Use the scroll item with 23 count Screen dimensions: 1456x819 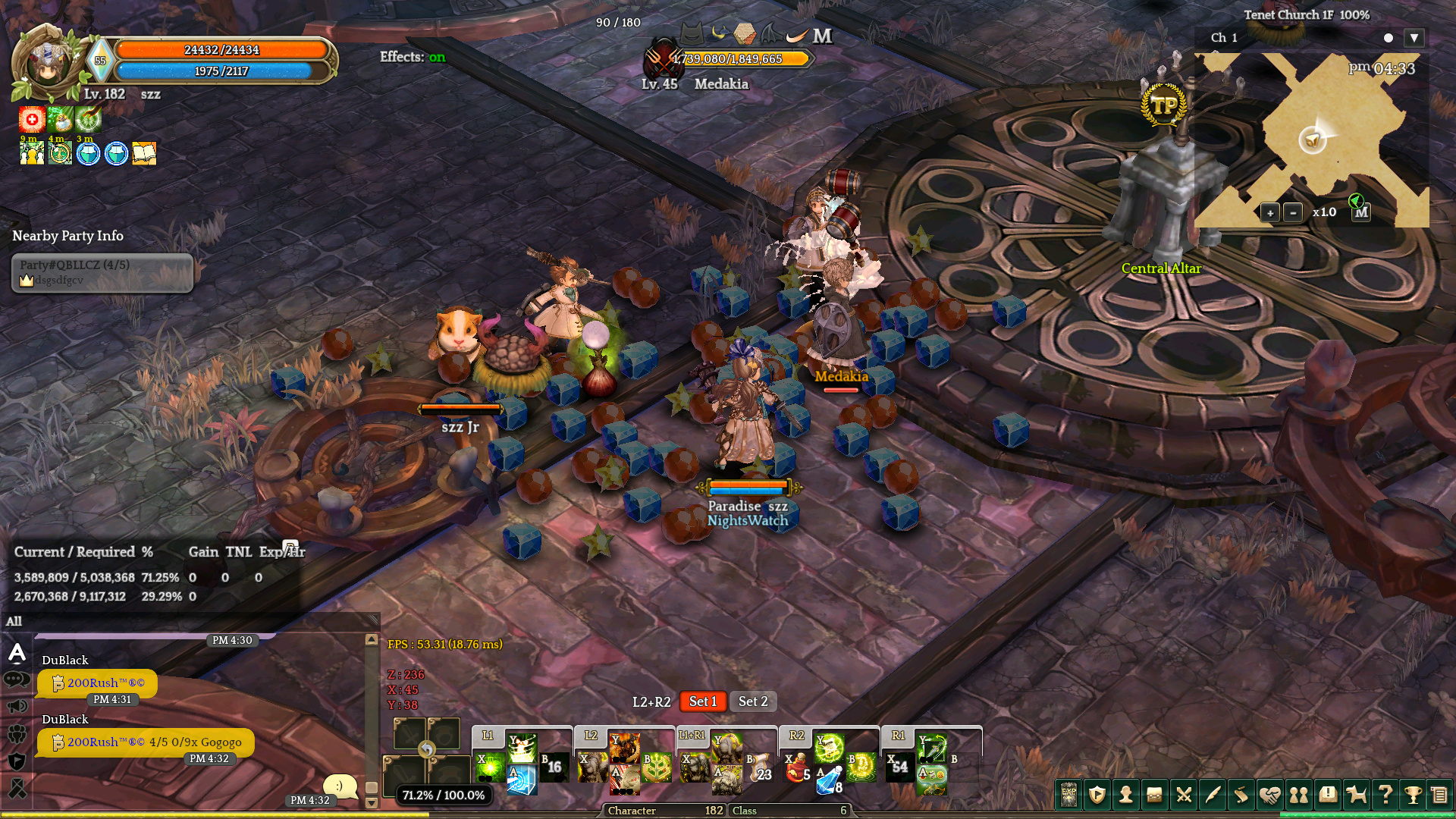759,769
